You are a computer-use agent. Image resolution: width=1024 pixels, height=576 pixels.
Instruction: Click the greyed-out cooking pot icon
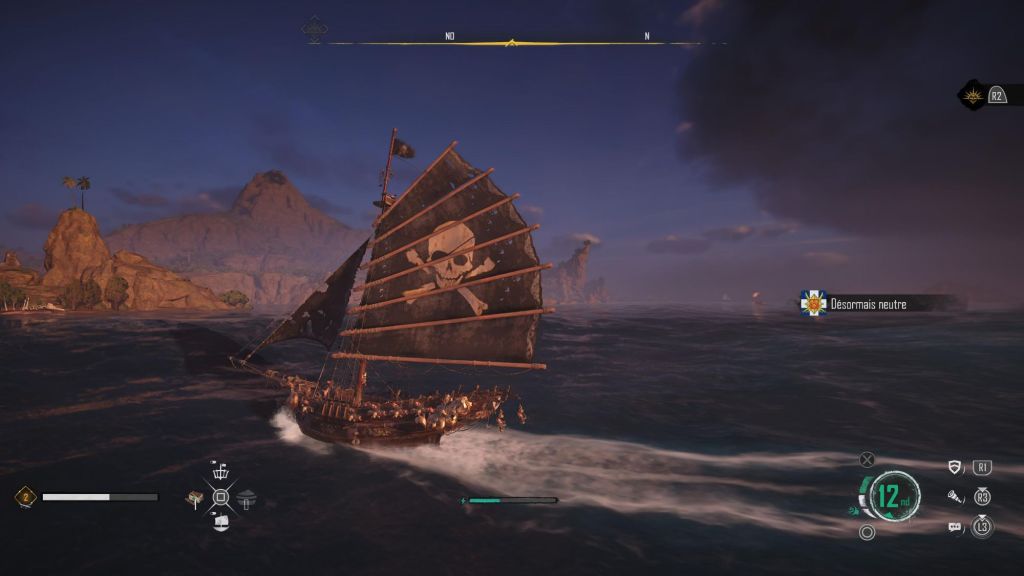coord(247,497)
